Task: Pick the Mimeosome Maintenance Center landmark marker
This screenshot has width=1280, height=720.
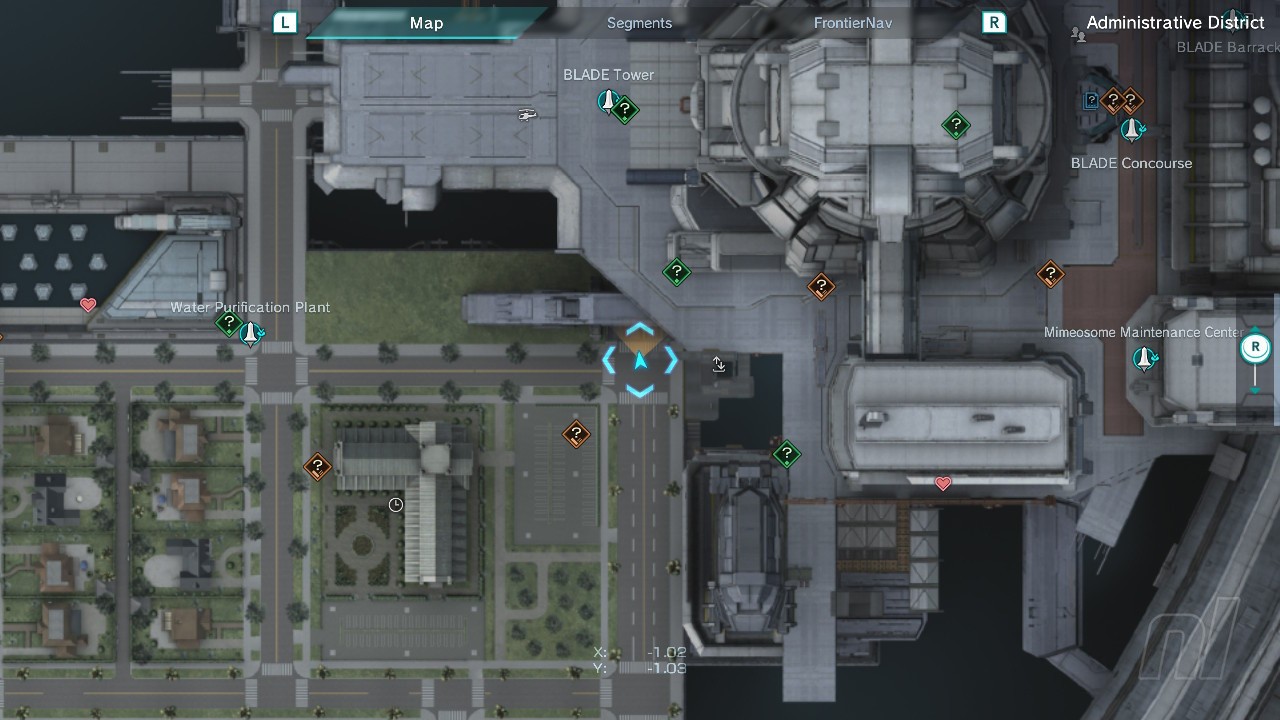Action: (1144, 358)
